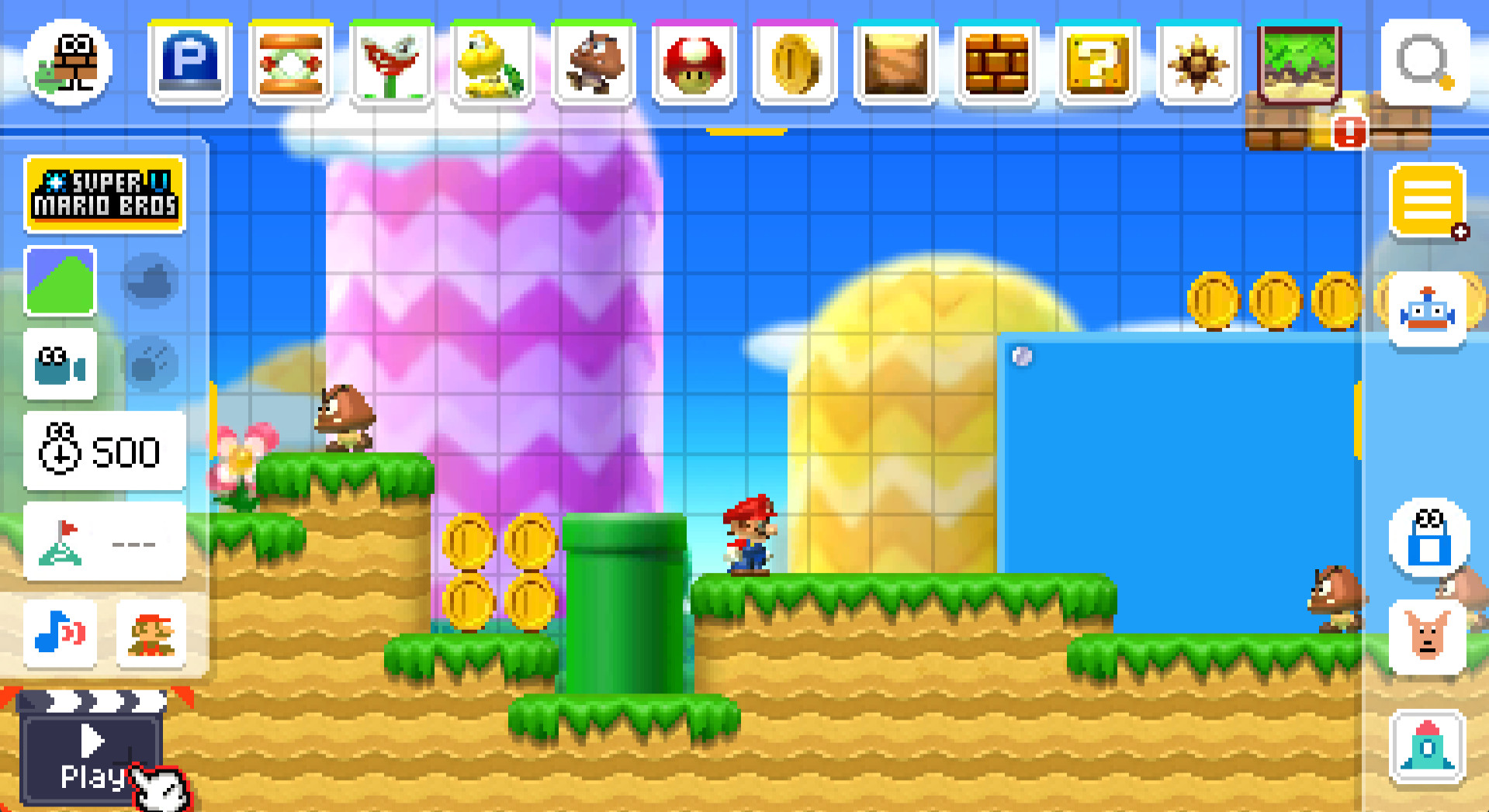Select the coin part
The image size is (1489, 812).
click(x=795, y=64)
